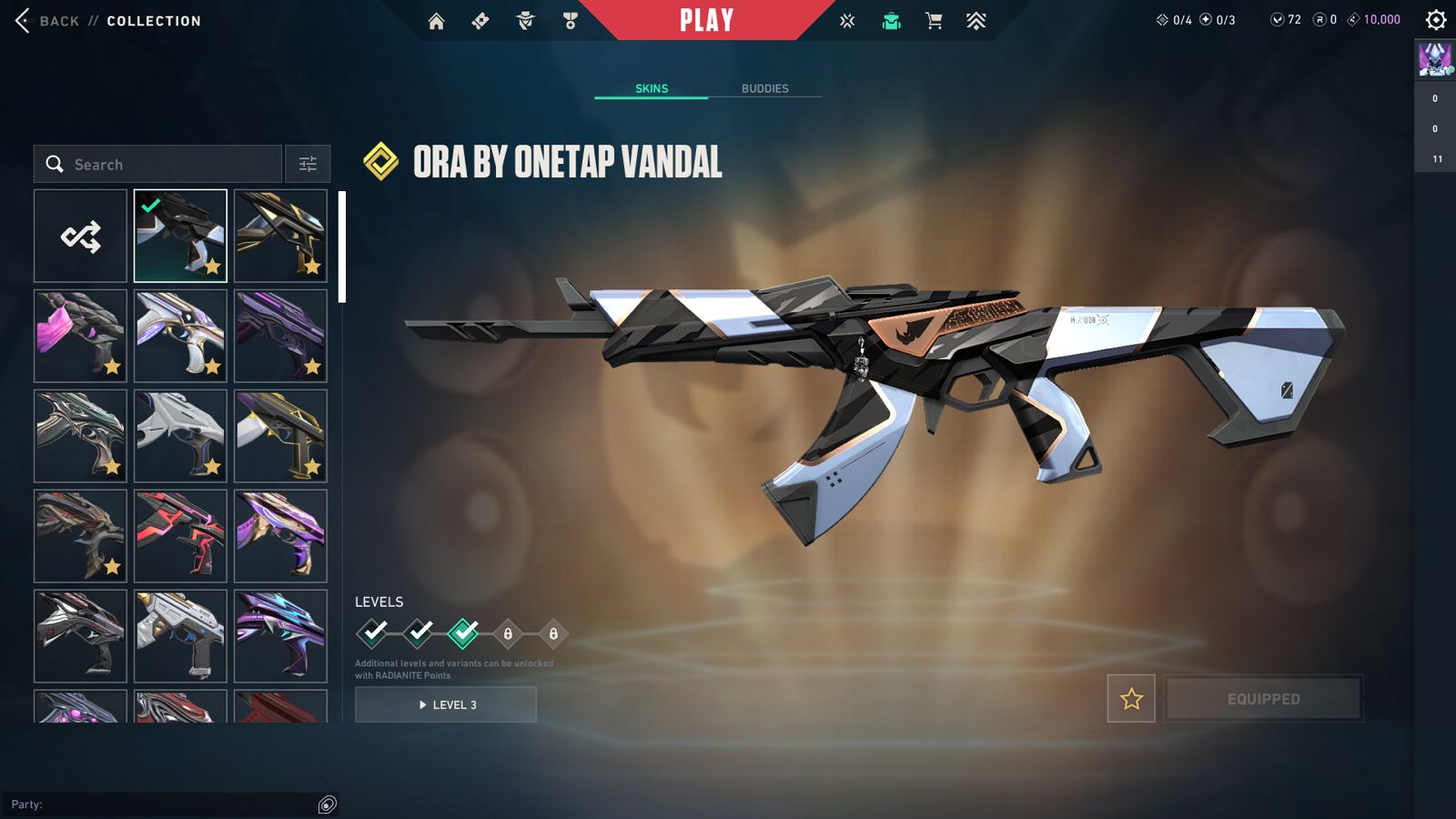
Task: Select the fourth locked level diamond
Action: 508,633
